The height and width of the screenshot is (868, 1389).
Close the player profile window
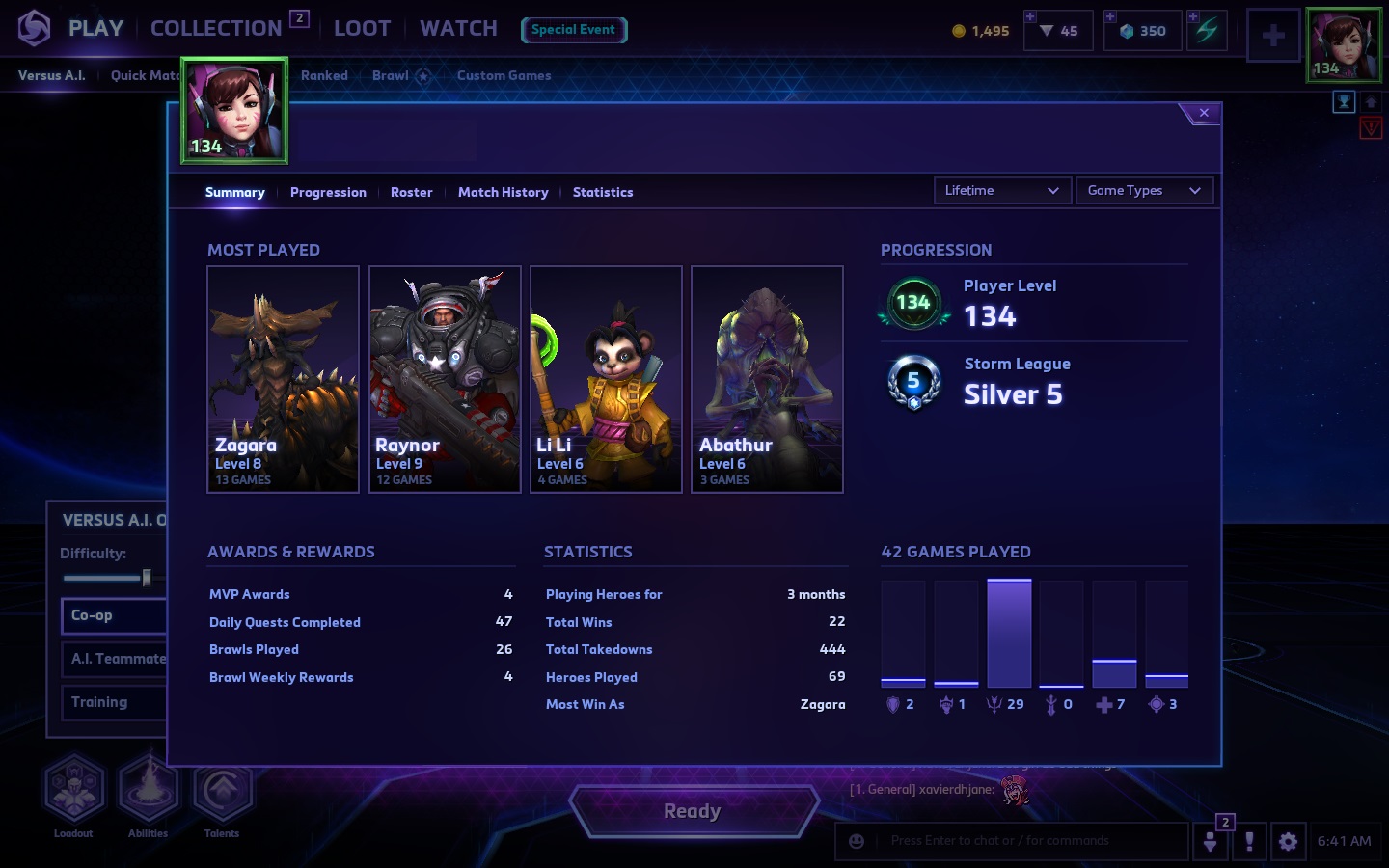pyautogui.click(x=1203, y=114)
